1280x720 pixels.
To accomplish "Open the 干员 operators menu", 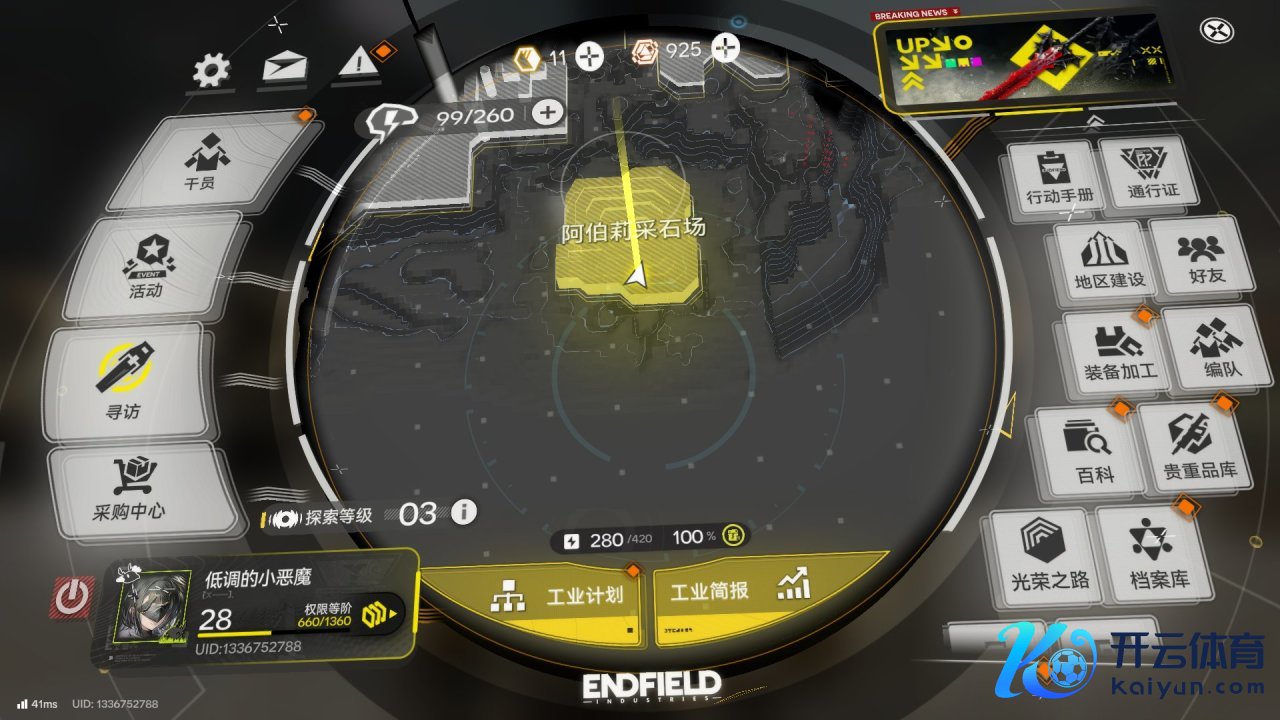I will click(x=202, y=163).
